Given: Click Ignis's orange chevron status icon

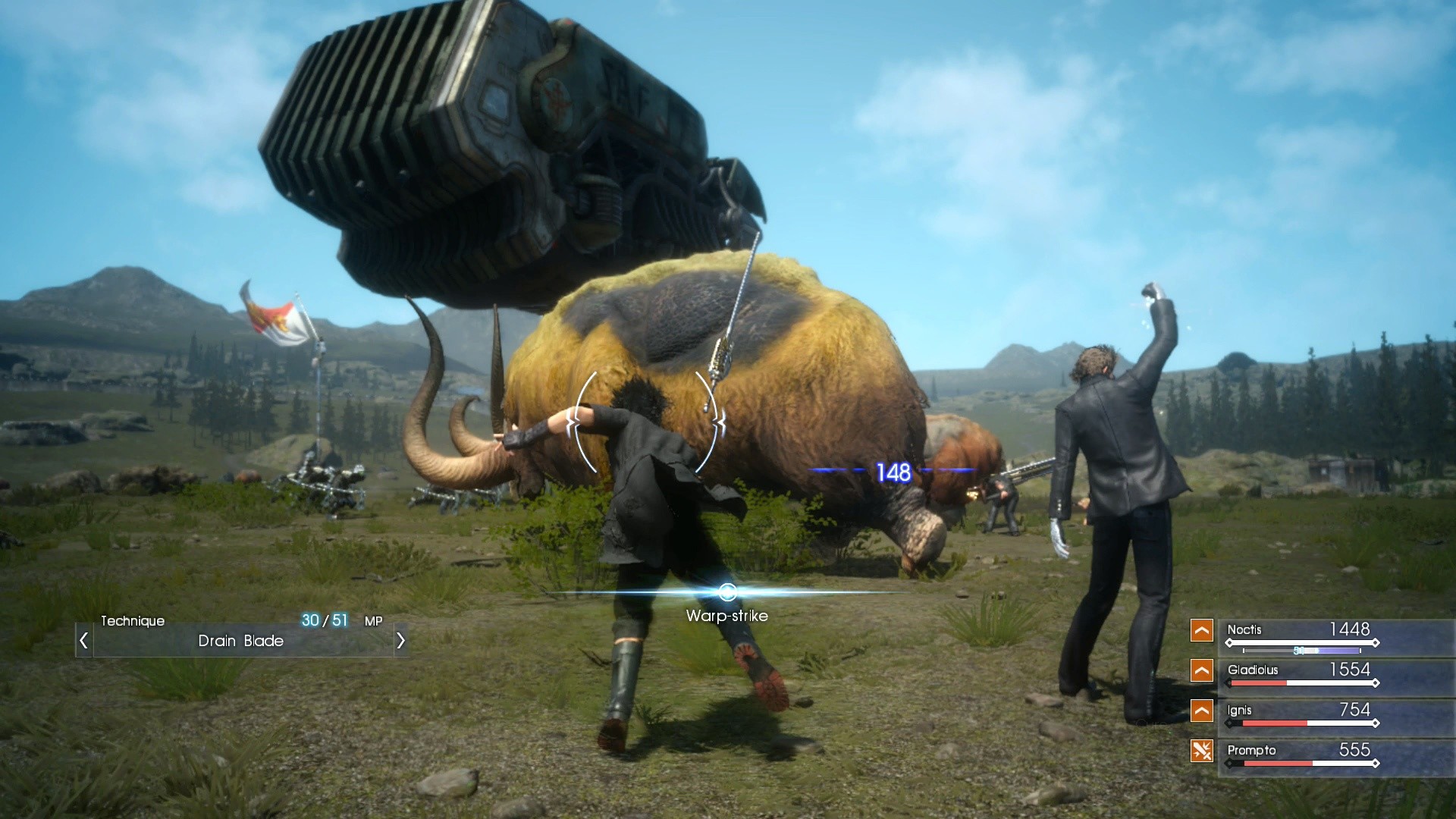Looking at the screenshot, I should 1200,711.
